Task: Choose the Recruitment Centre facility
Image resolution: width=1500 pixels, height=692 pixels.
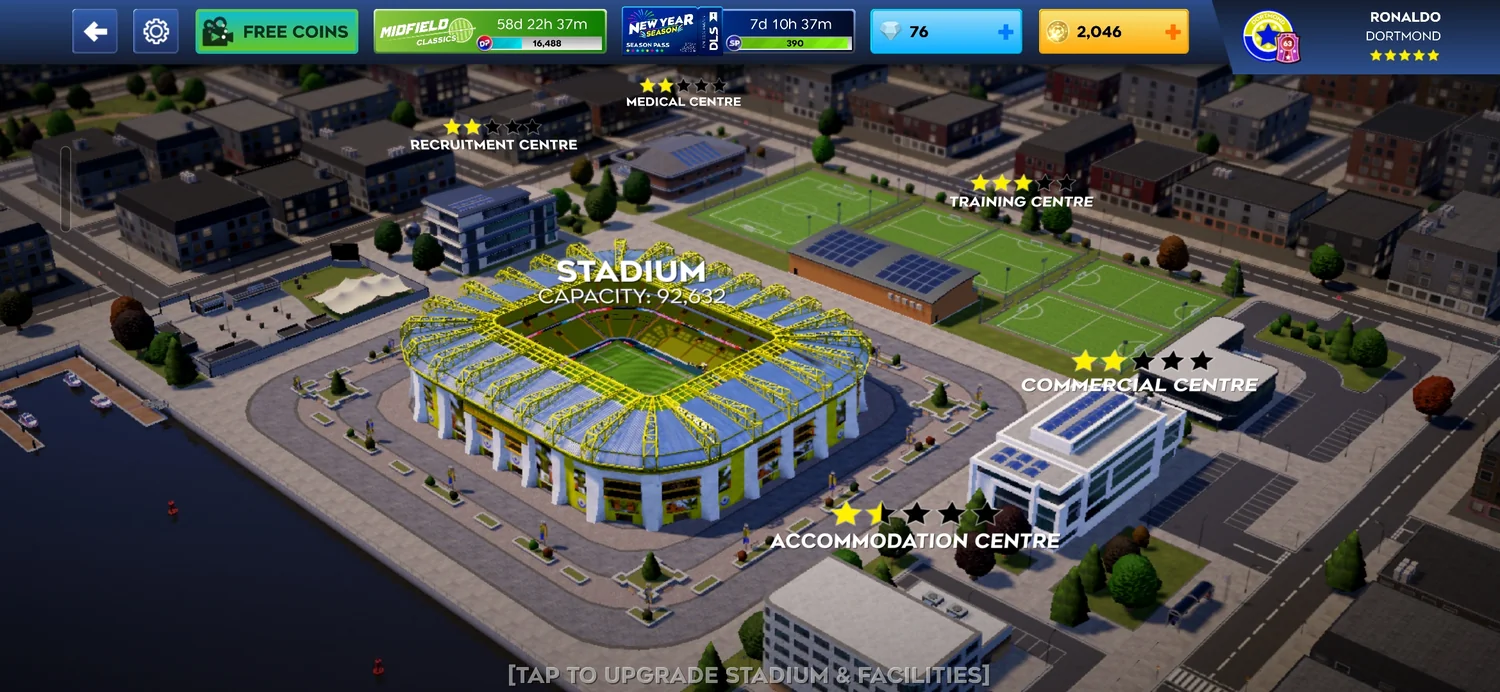Action: (493, 144)
